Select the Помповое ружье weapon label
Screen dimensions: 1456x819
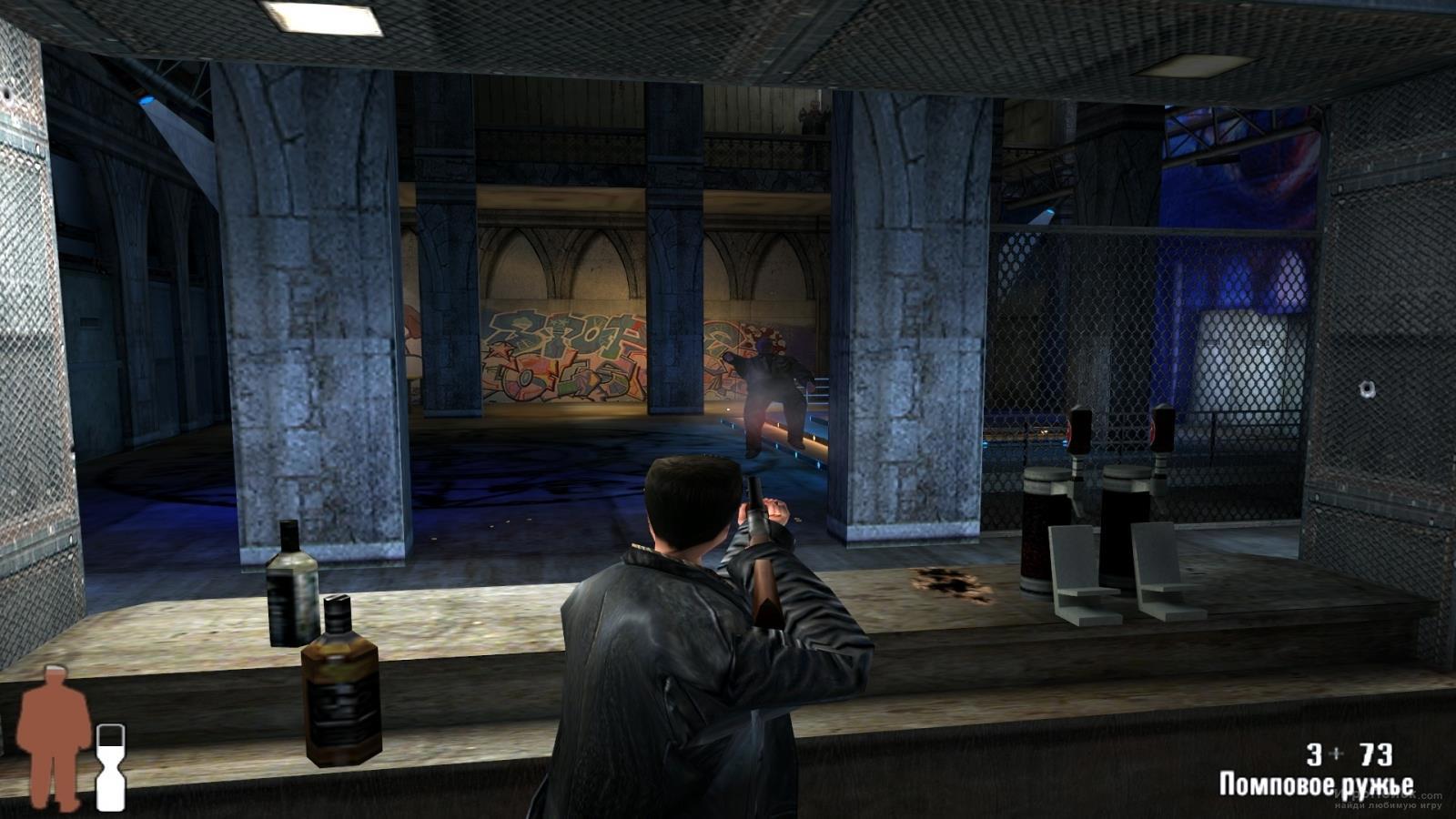pos(1316,784)
